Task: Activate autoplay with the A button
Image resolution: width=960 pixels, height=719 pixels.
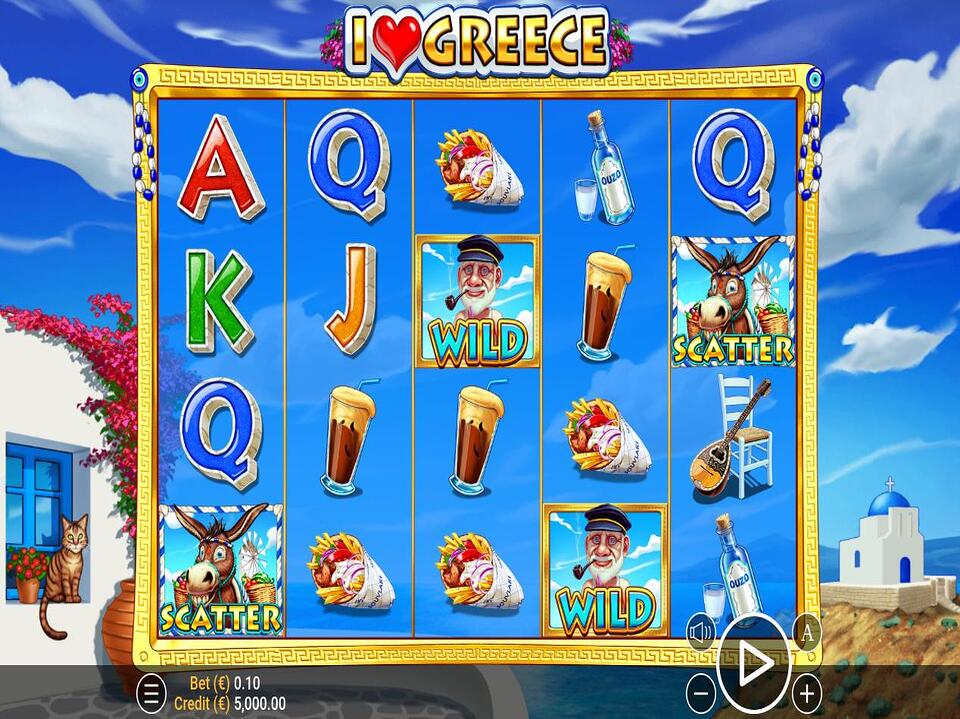Action: pos(807,632)
